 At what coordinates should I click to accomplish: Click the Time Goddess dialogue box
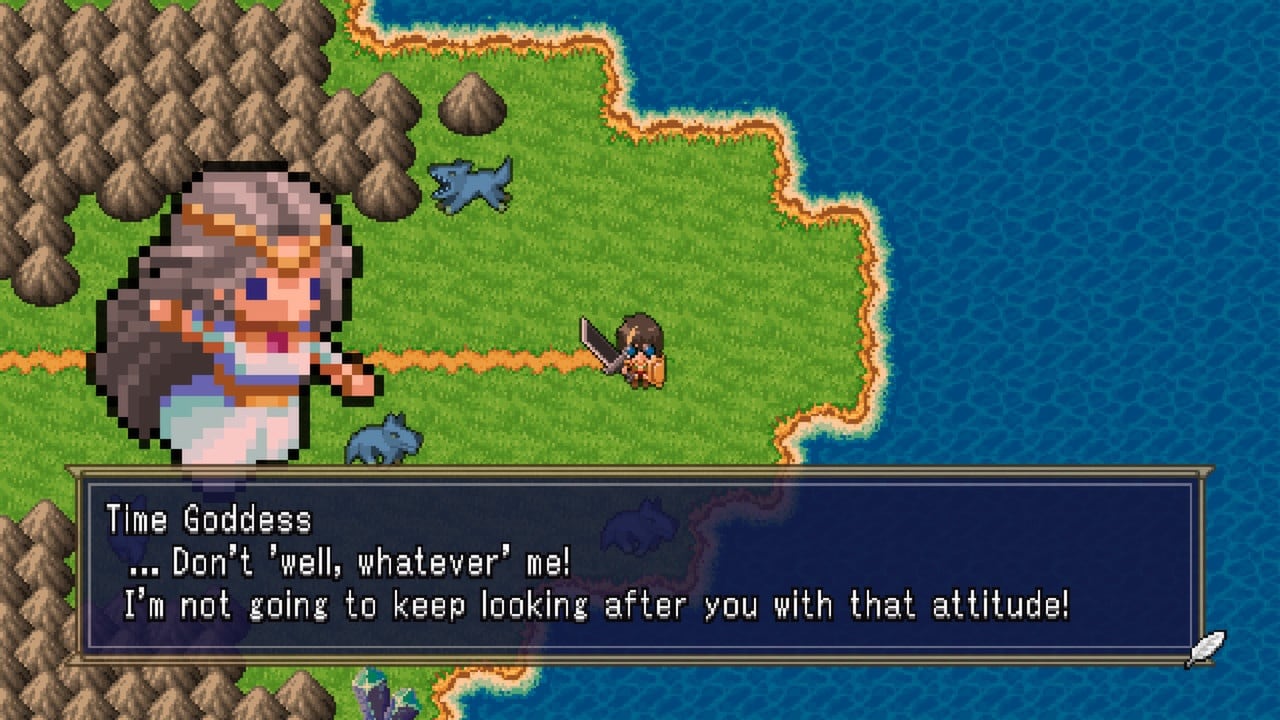(x=640, y=567)
